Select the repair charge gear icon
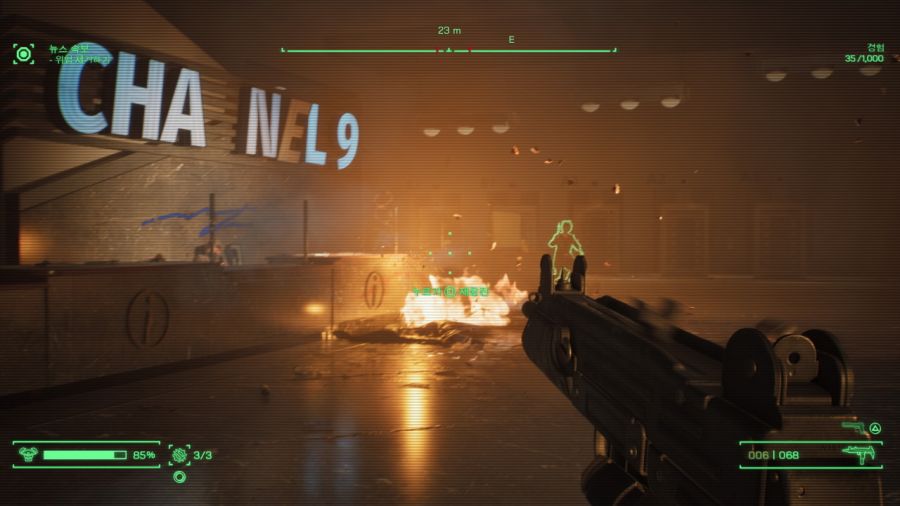Screen dimensions: 900x506 [x=180, y=455]
